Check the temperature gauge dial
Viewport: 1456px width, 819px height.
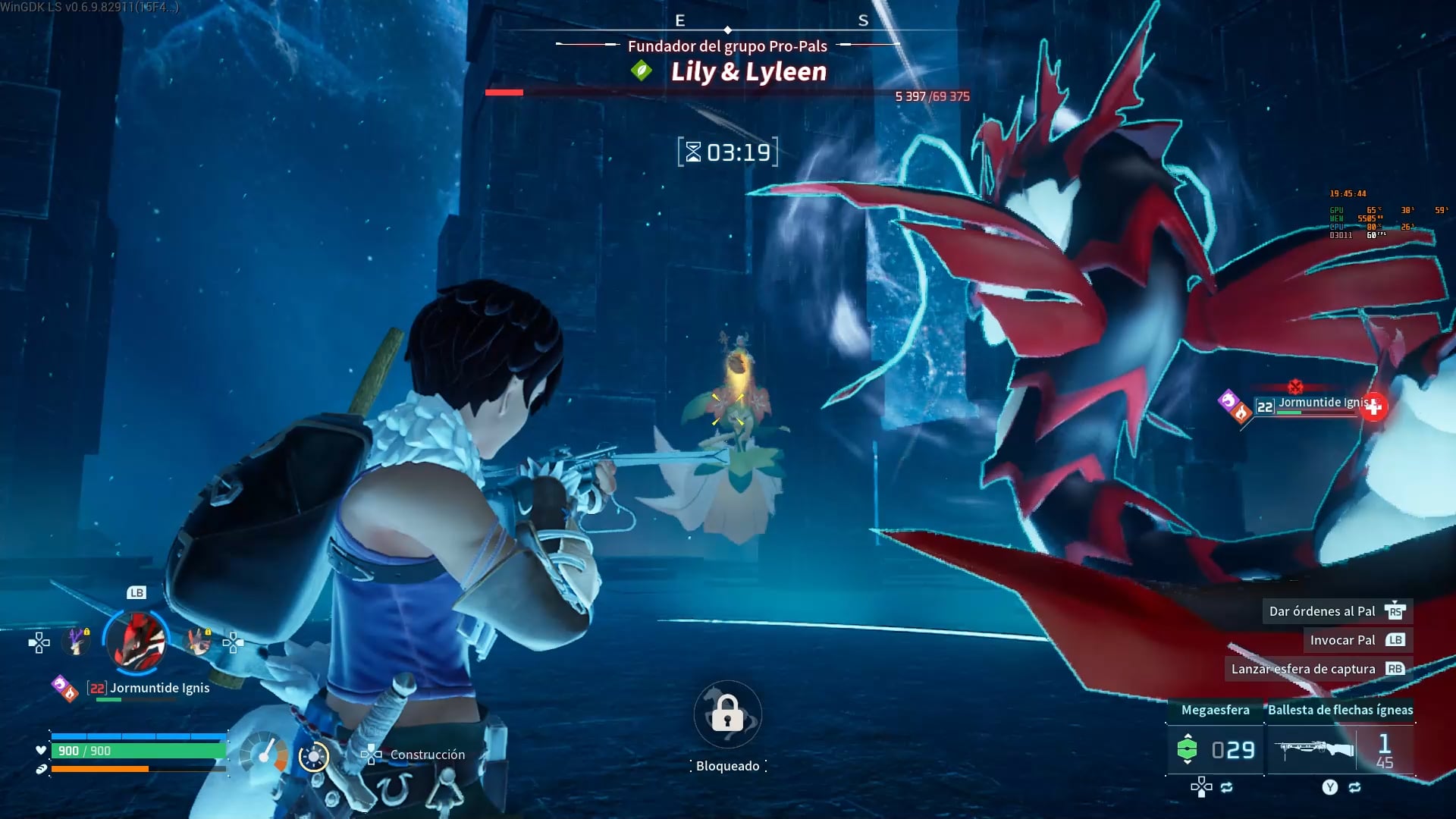[264, 755]
